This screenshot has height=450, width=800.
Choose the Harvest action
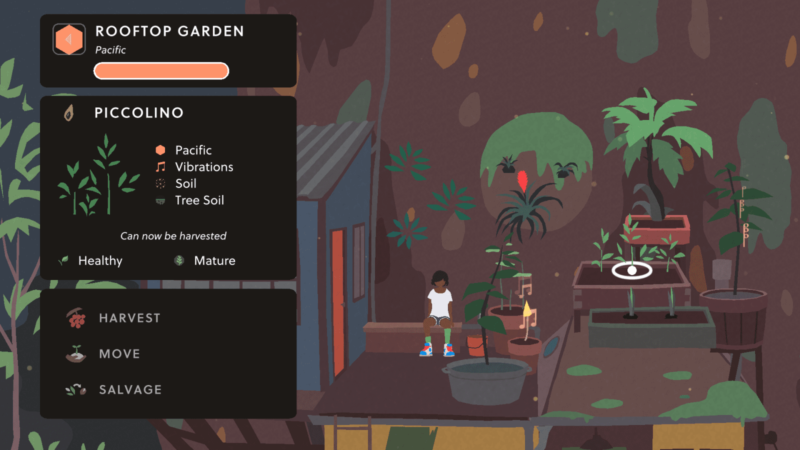tap(128, 318)
